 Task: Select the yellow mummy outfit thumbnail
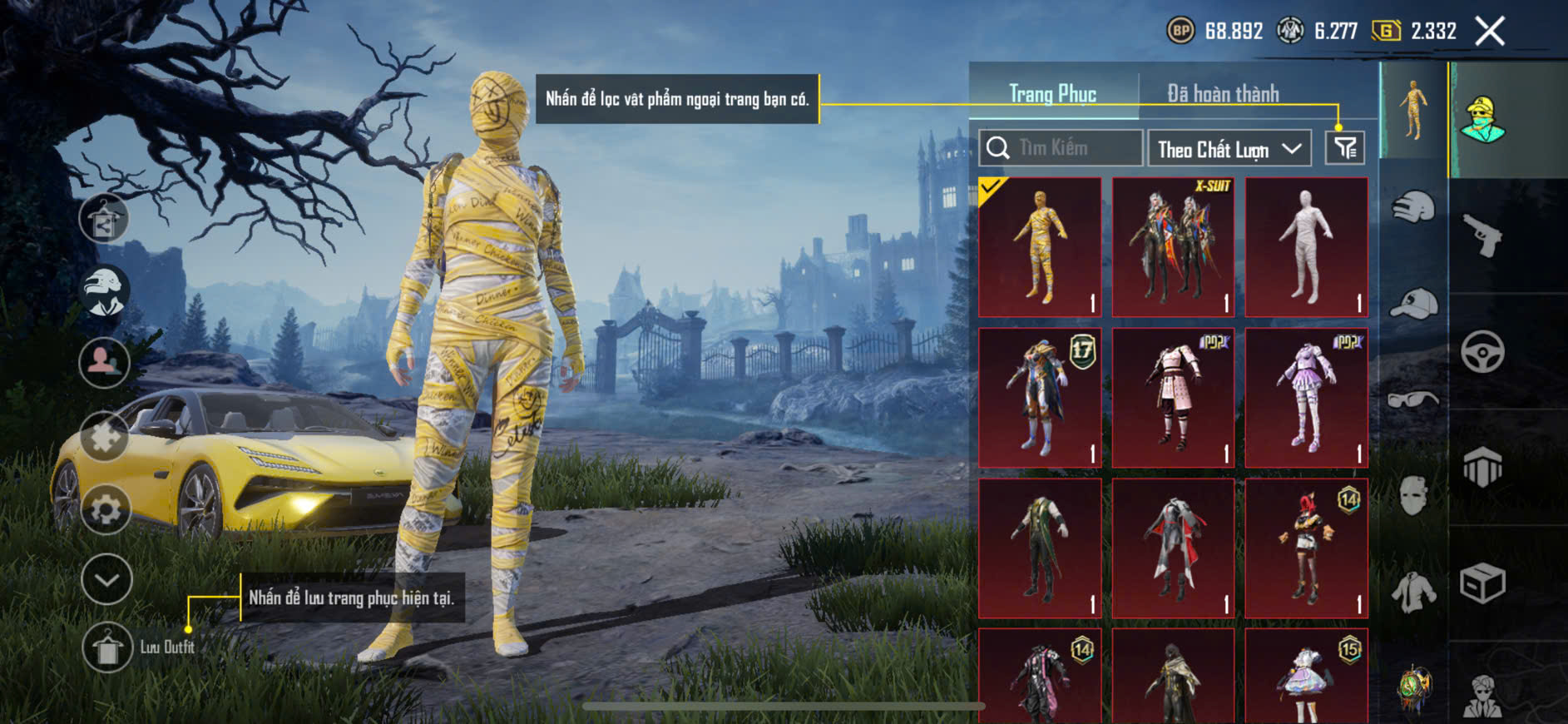click(1040, 247)
